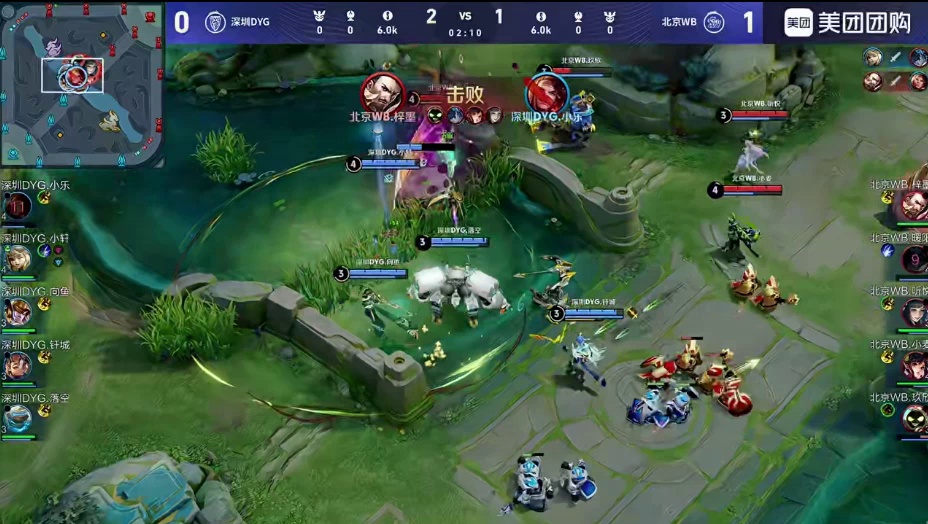Pick 深圳DYG.落空's hero portrait
The image size is (928, 524).
[x=17, y=418]
